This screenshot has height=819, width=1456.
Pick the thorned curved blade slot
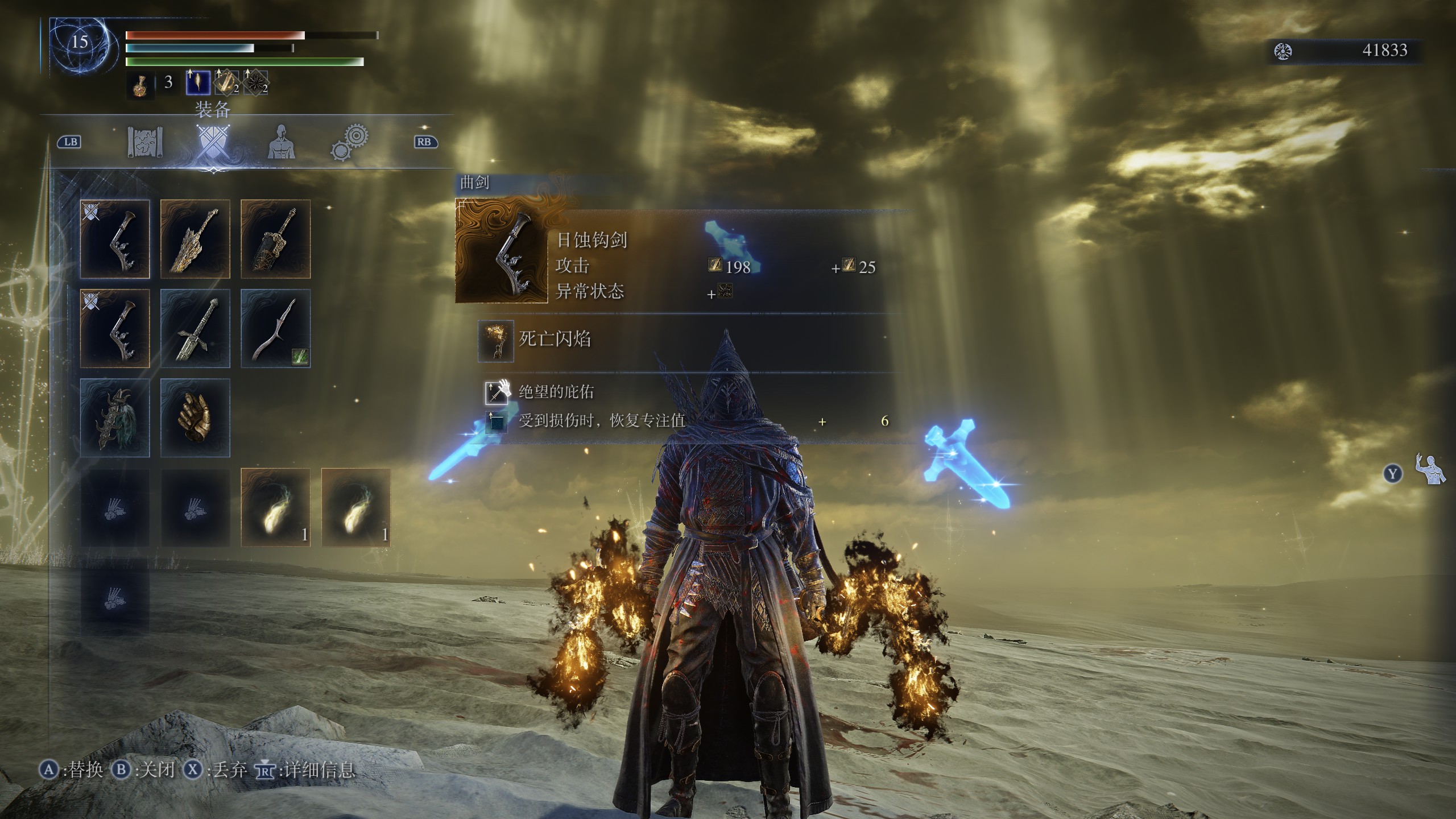(276, 328)
